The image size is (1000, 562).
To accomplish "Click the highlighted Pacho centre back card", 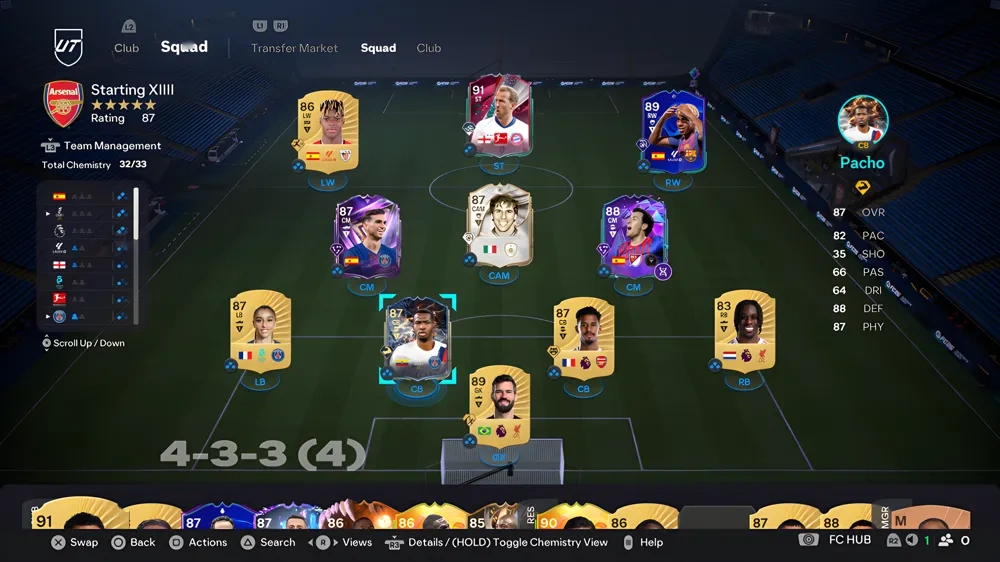I will coord(417,340).
